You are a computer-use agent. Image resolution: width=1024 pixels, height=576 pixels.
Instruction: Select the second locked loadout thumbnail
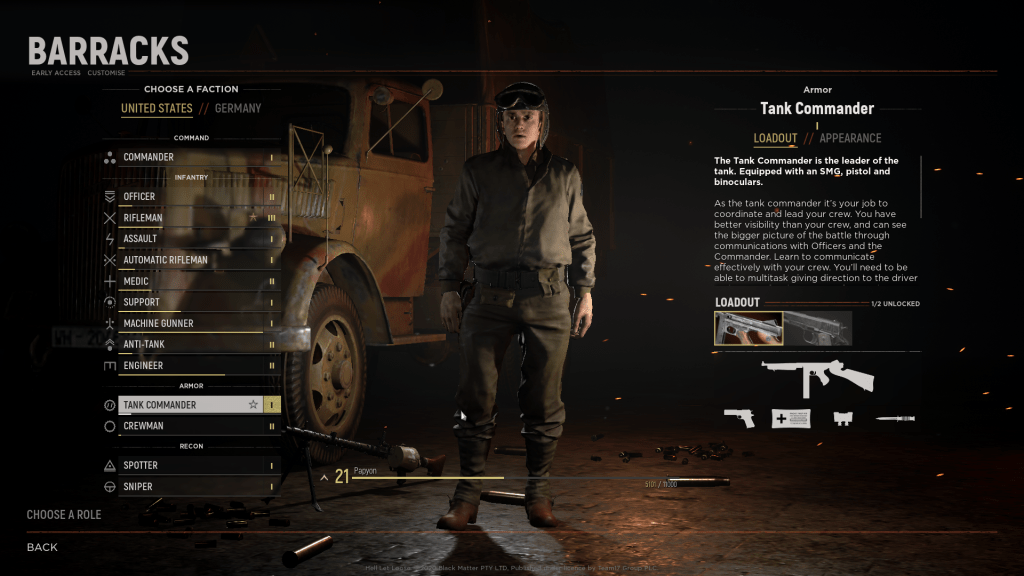[x=818, y=328]
